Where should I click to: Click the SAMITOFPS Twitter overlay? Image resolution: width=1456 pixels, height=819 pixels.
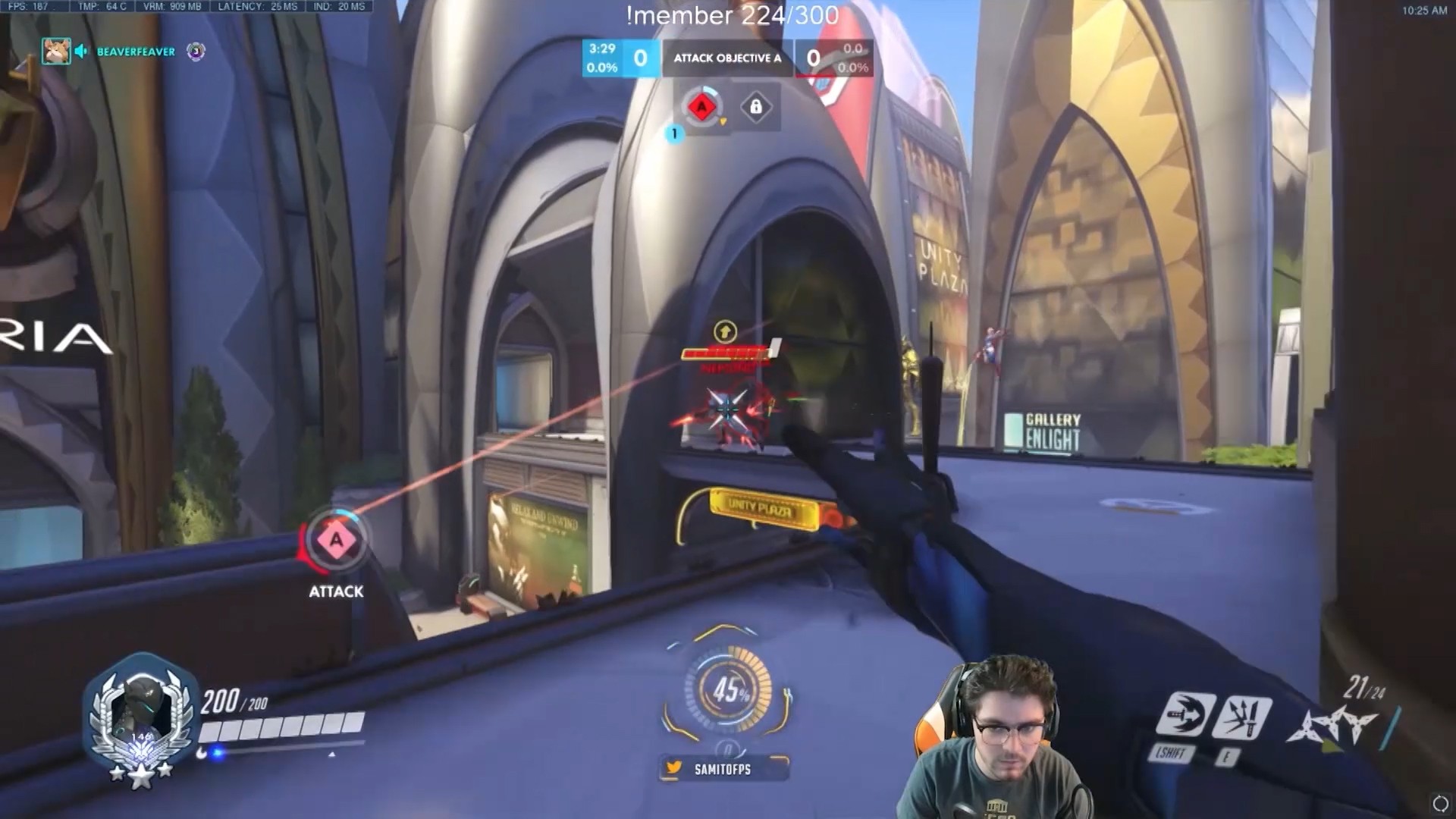723,769
